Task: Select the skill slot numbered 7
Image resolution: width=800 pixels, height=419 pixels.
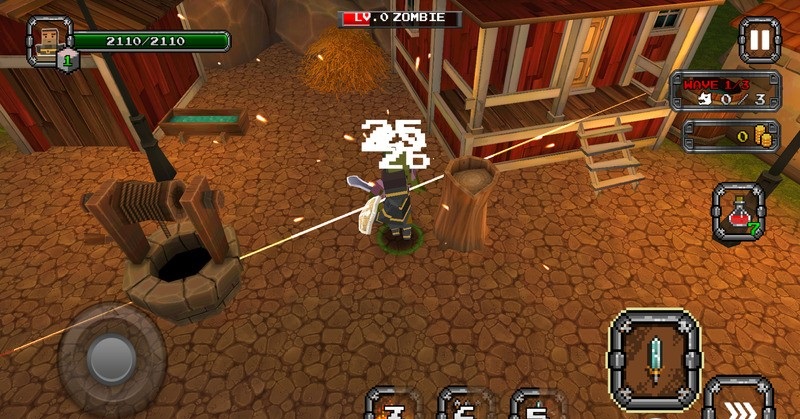Action: (x=393, y=405)
